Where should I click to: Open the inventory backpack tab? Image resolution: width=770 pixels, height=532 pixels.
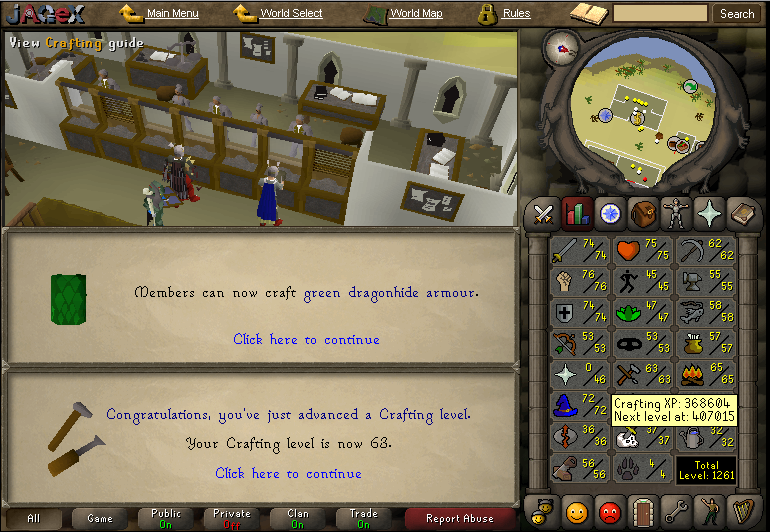[642, 213]
